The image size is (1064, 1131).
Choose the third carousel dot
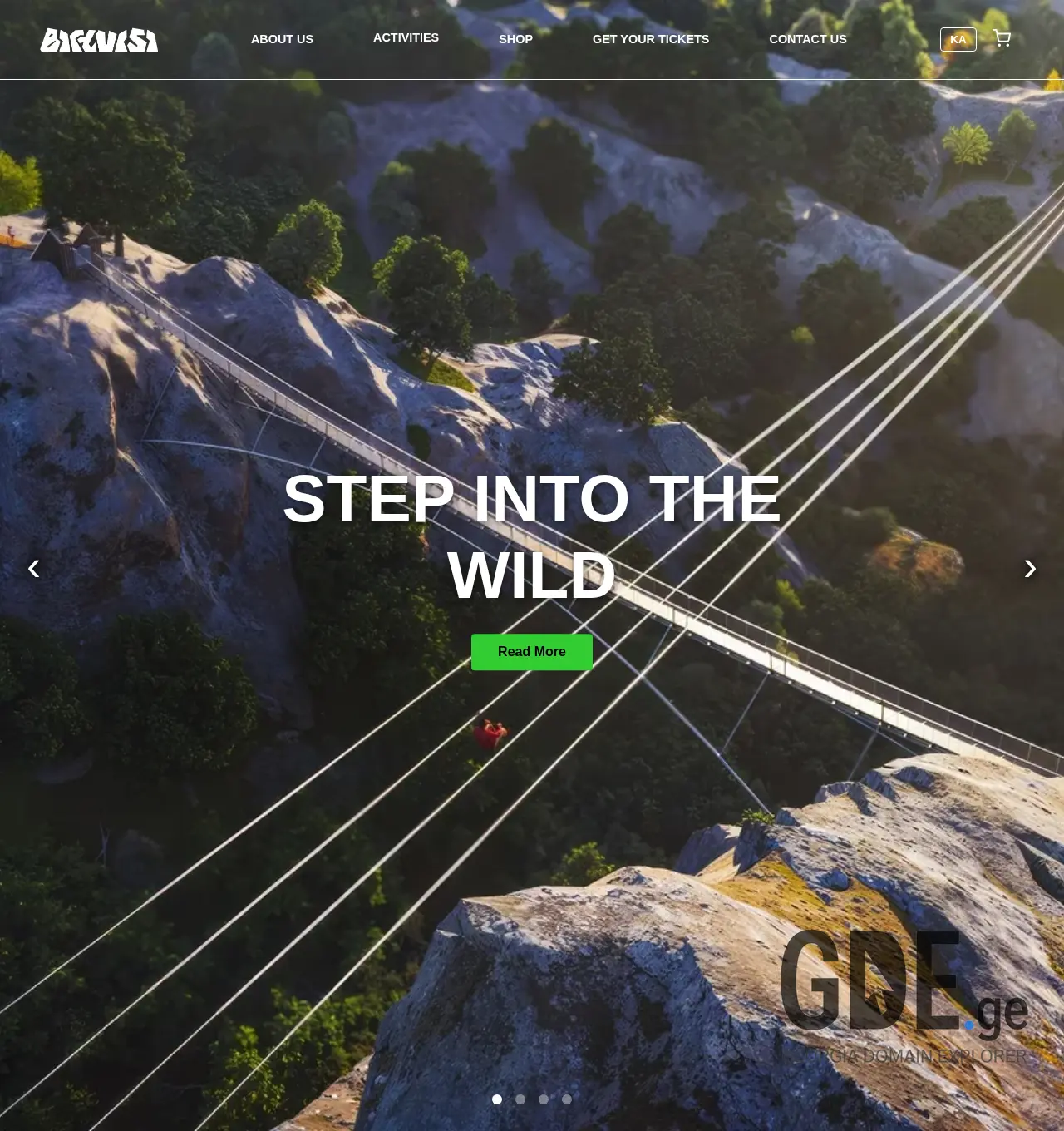pos(544,1099)
